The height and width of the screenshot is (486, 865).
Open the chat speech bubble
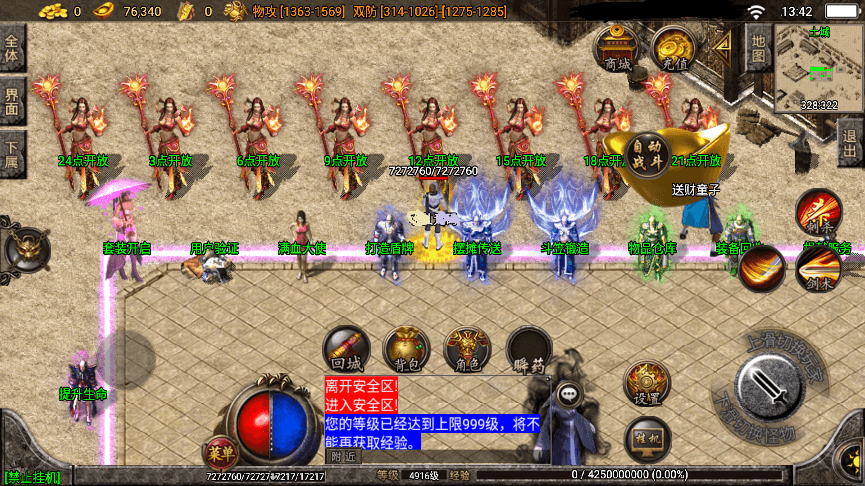tap(568, 393)
